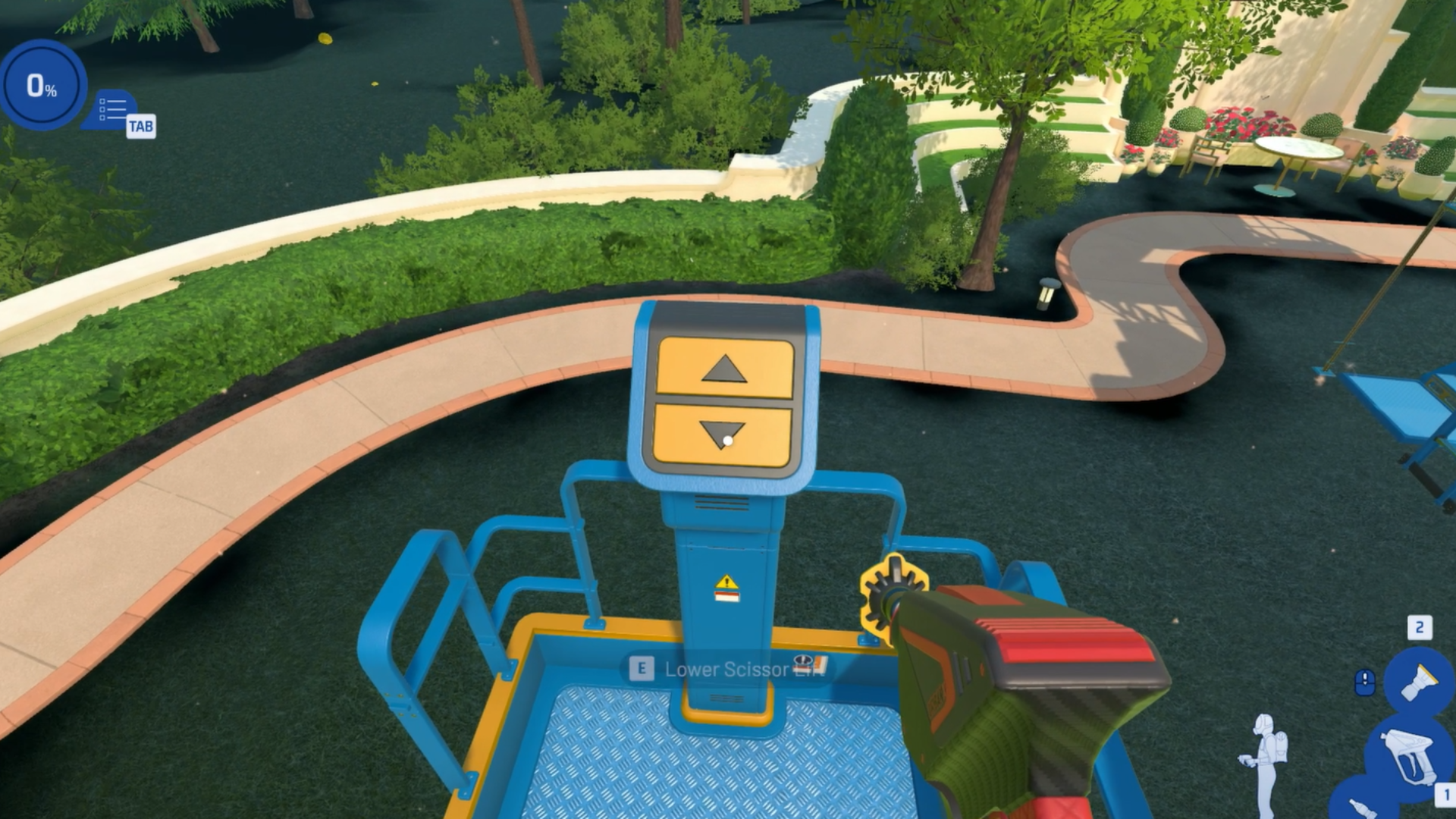
Task: Click the number 2 keybind badge
Action: coord(1420,626)
